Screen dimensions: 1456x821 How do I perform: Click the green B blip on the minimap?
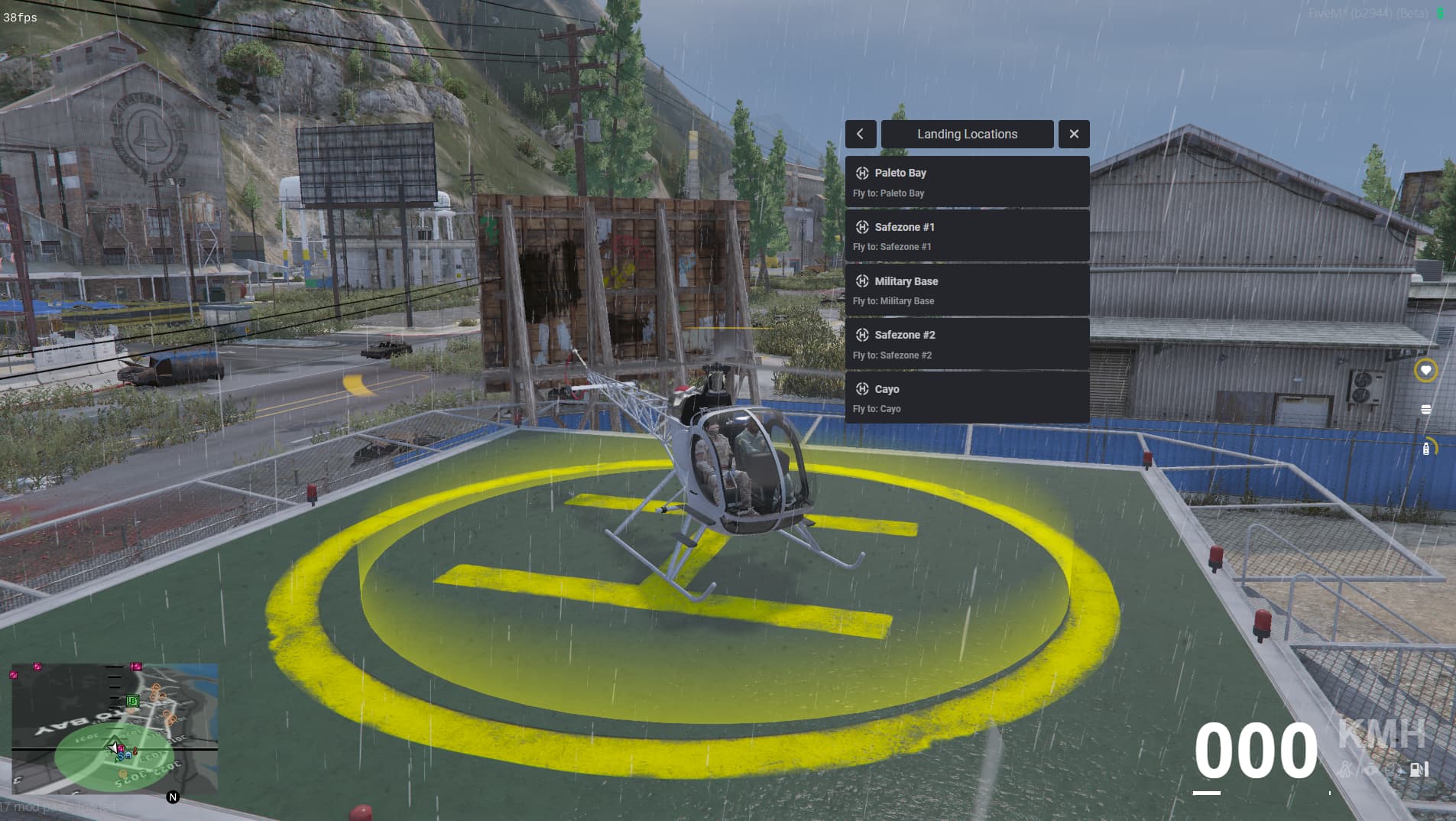[x=132, y=702]
